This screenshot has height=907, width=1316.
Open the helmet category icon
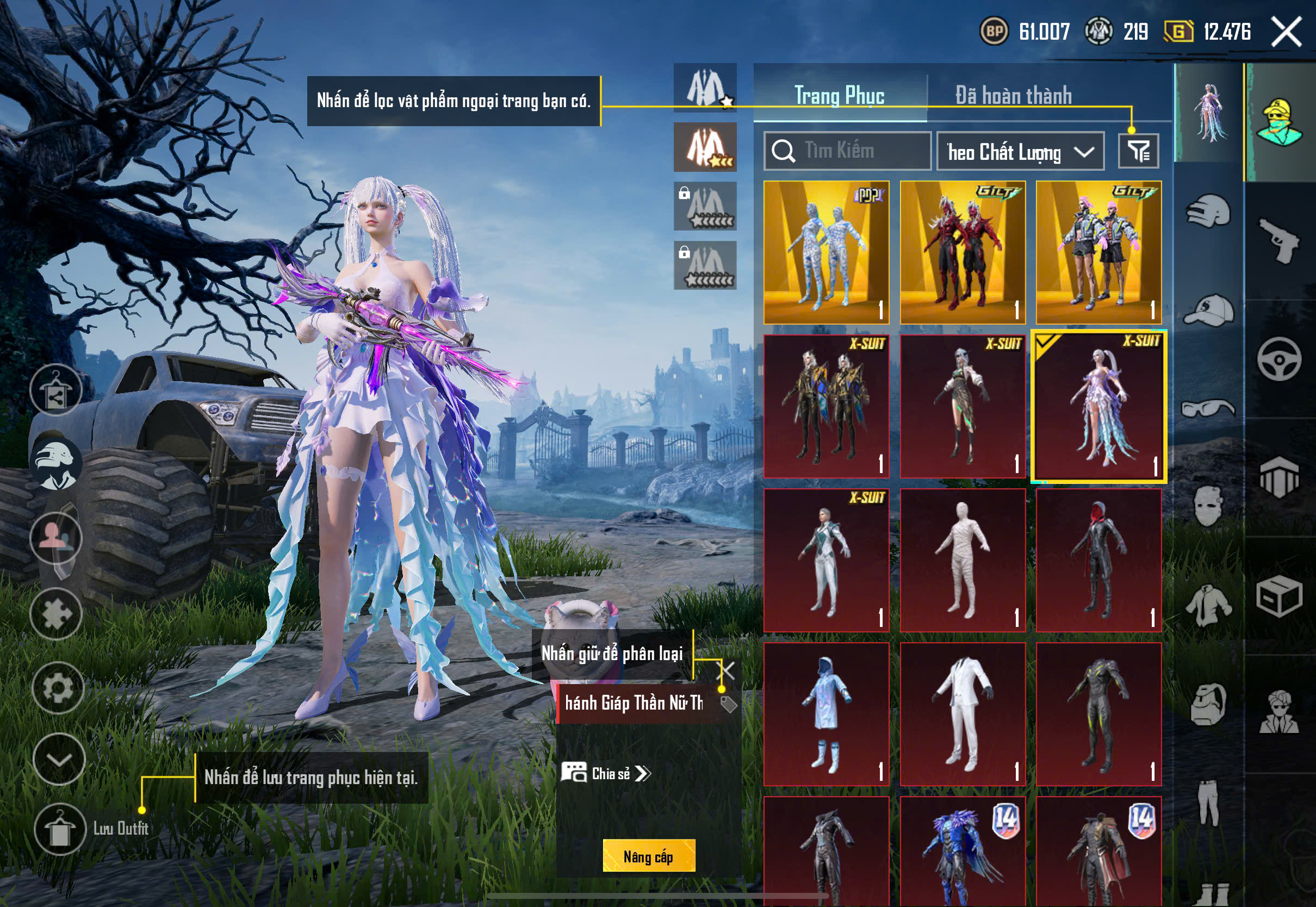[x=1208, y=212]
